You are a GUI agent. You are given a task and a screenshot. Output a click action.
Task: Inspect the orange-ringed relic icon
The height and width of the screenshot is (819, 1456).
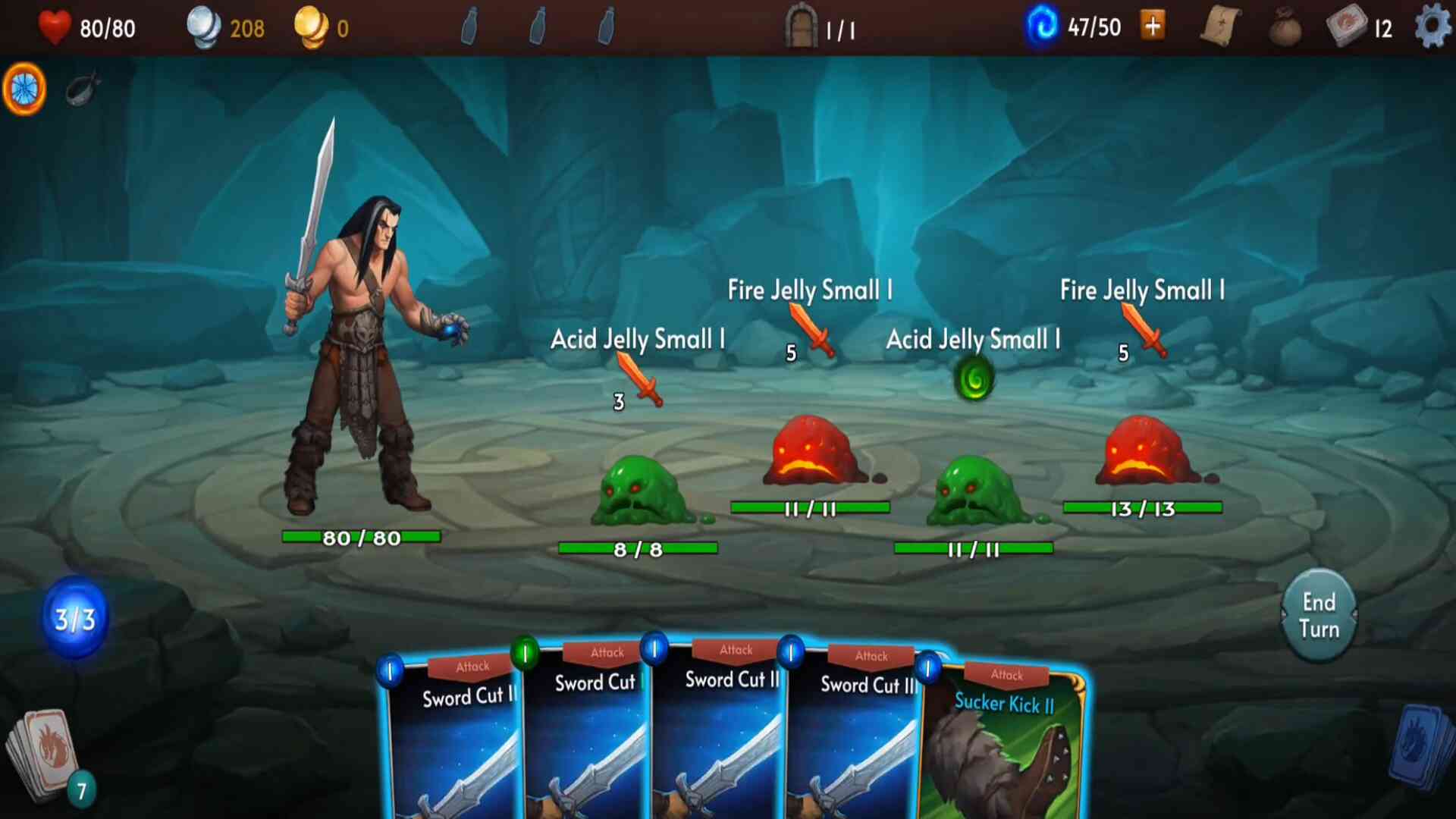click(24, 89)
